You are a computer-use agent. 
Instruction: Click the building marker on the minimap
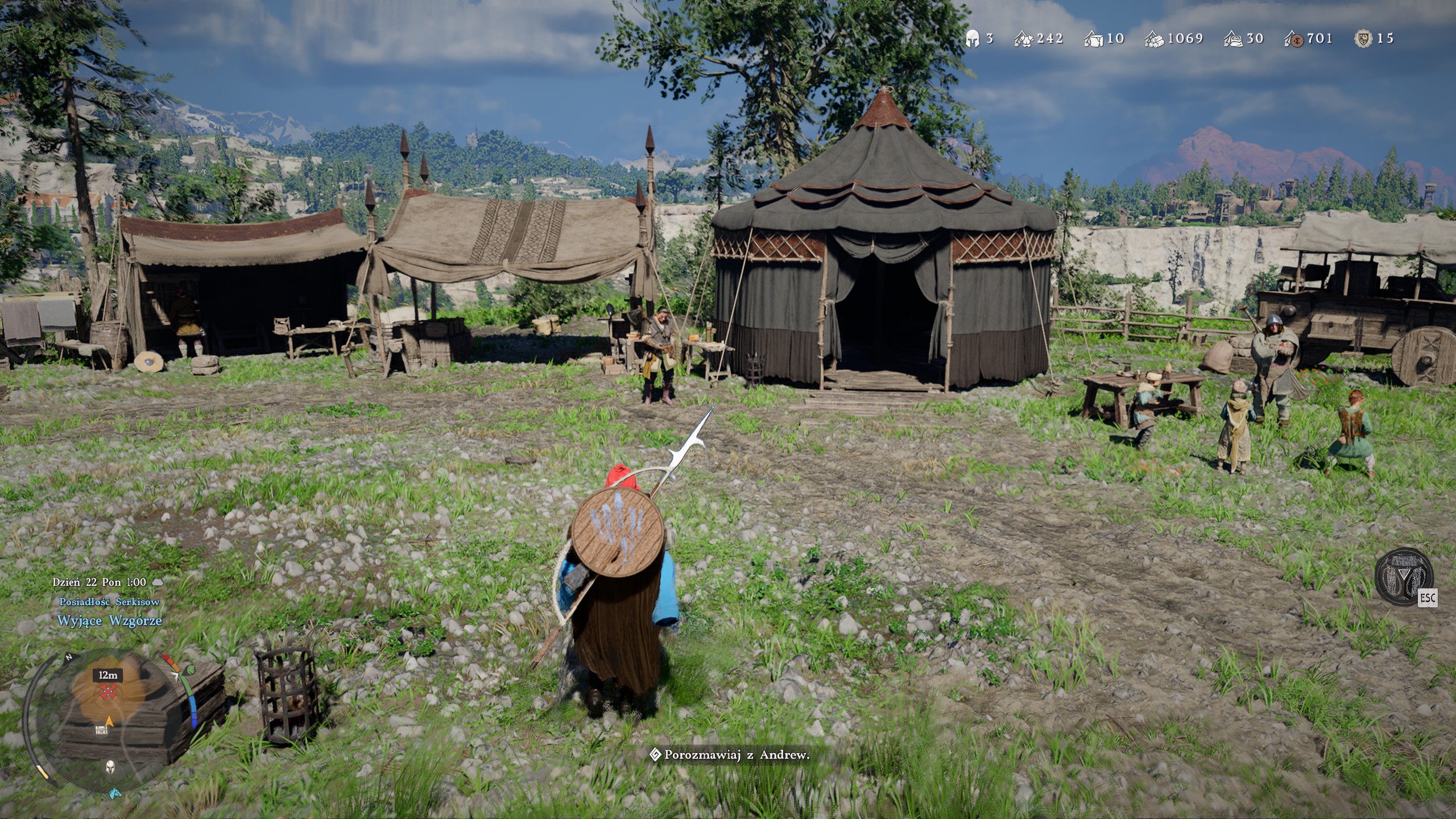click(x=101, y=730)
